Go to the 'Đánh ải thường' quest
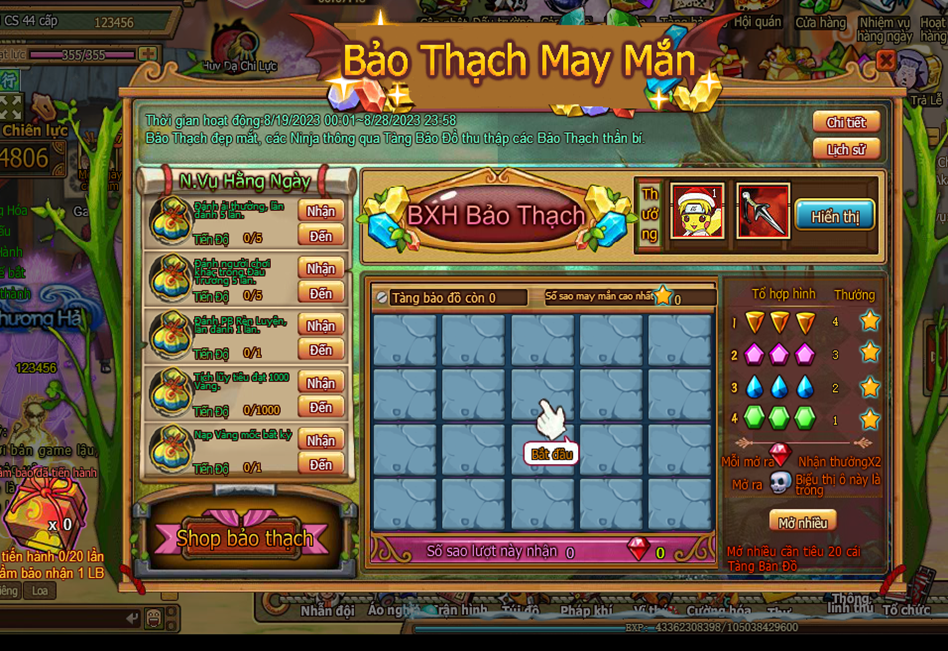 pos(321,236)
